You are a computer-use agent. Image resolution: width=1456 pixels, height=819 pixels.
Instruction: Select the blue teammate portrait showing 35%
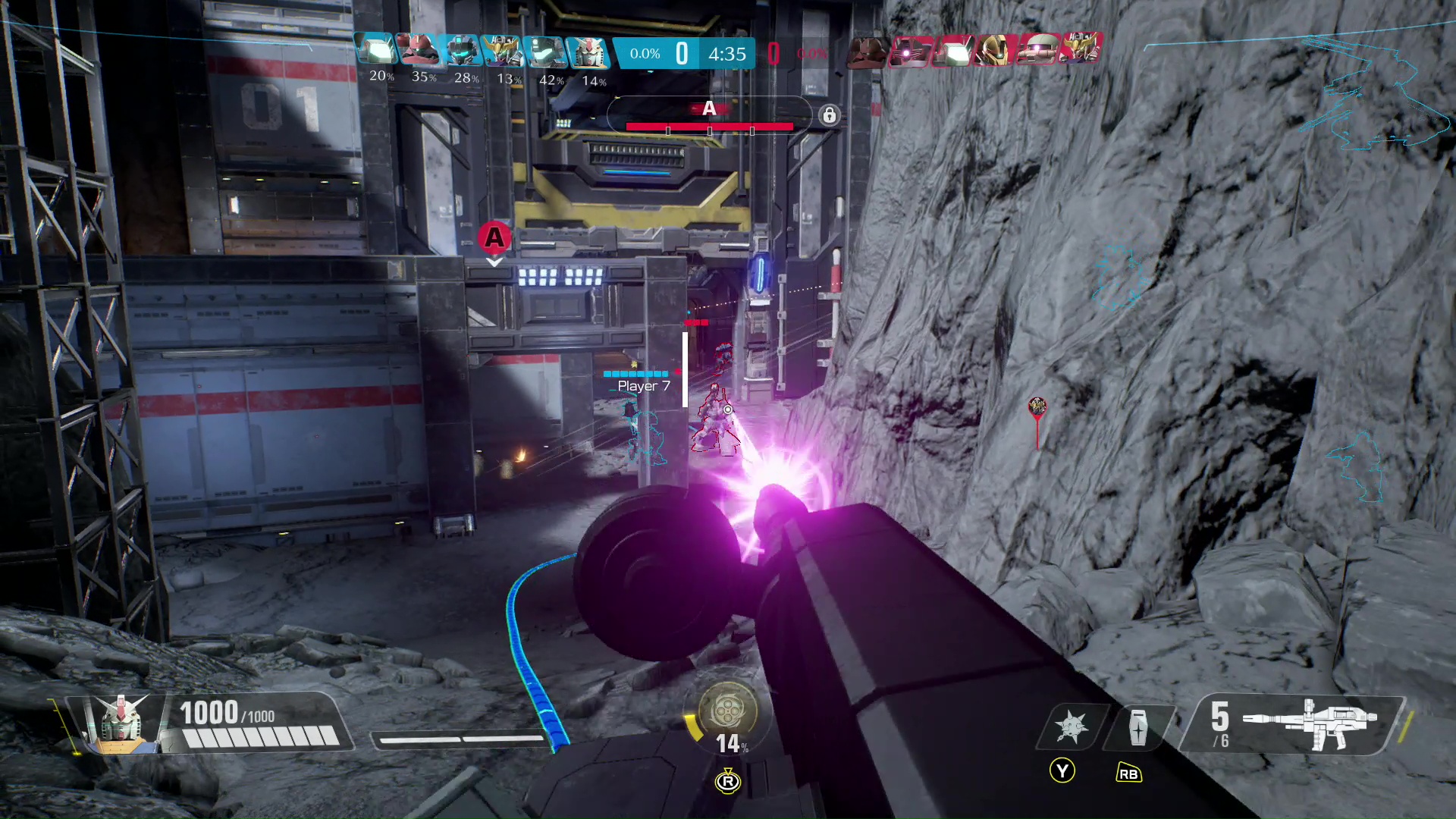point(419,51)
